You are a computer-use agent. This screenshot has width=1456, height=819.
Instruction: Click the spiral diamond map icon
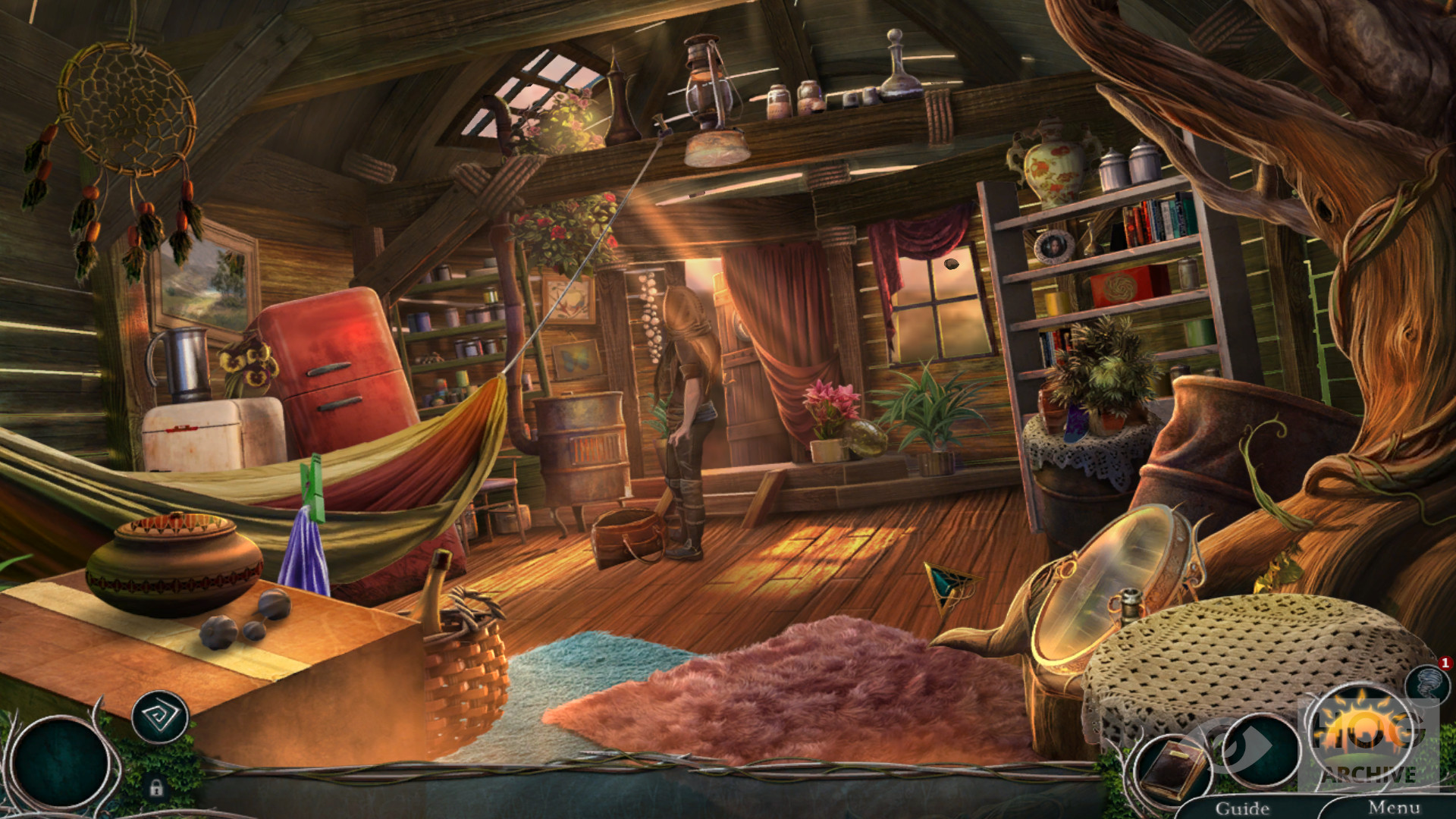[159, 715]
